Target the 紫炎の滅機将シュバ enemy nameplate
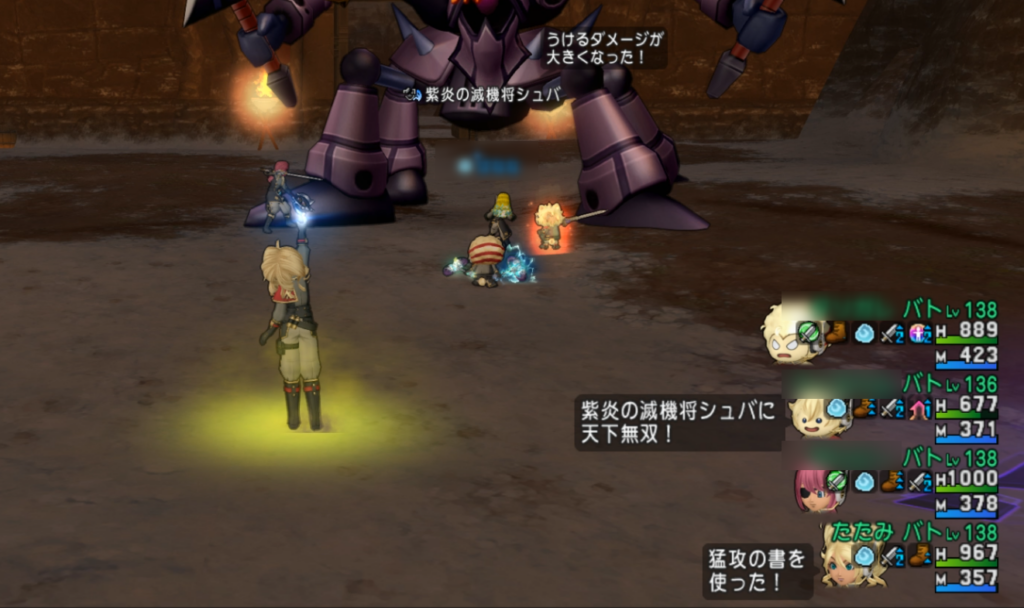This screenshot has width=1024, height=608. [484, 94]
